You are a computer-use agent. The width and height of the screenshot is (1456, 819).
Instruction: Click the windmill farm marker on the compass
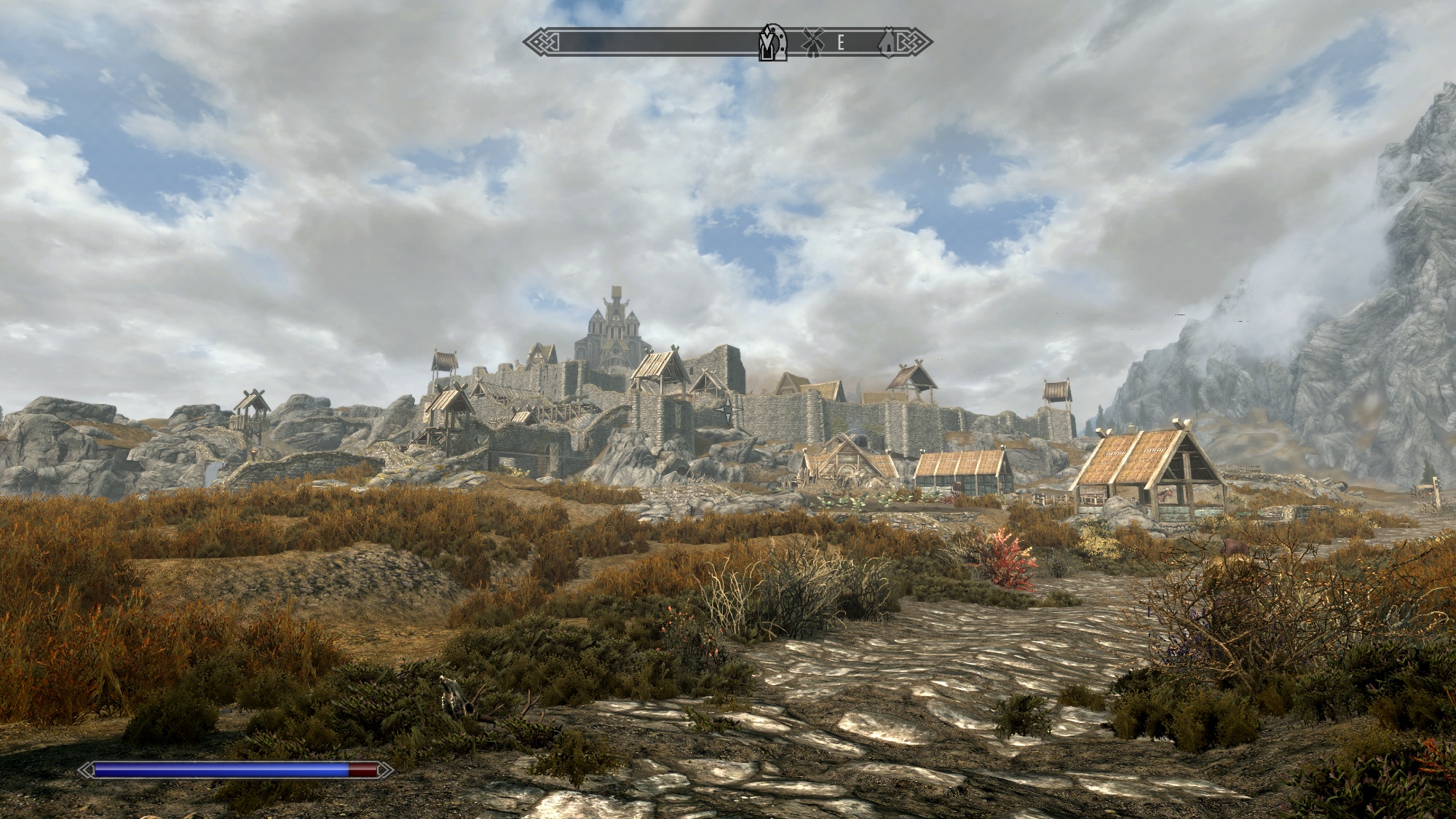coord(812,43)
